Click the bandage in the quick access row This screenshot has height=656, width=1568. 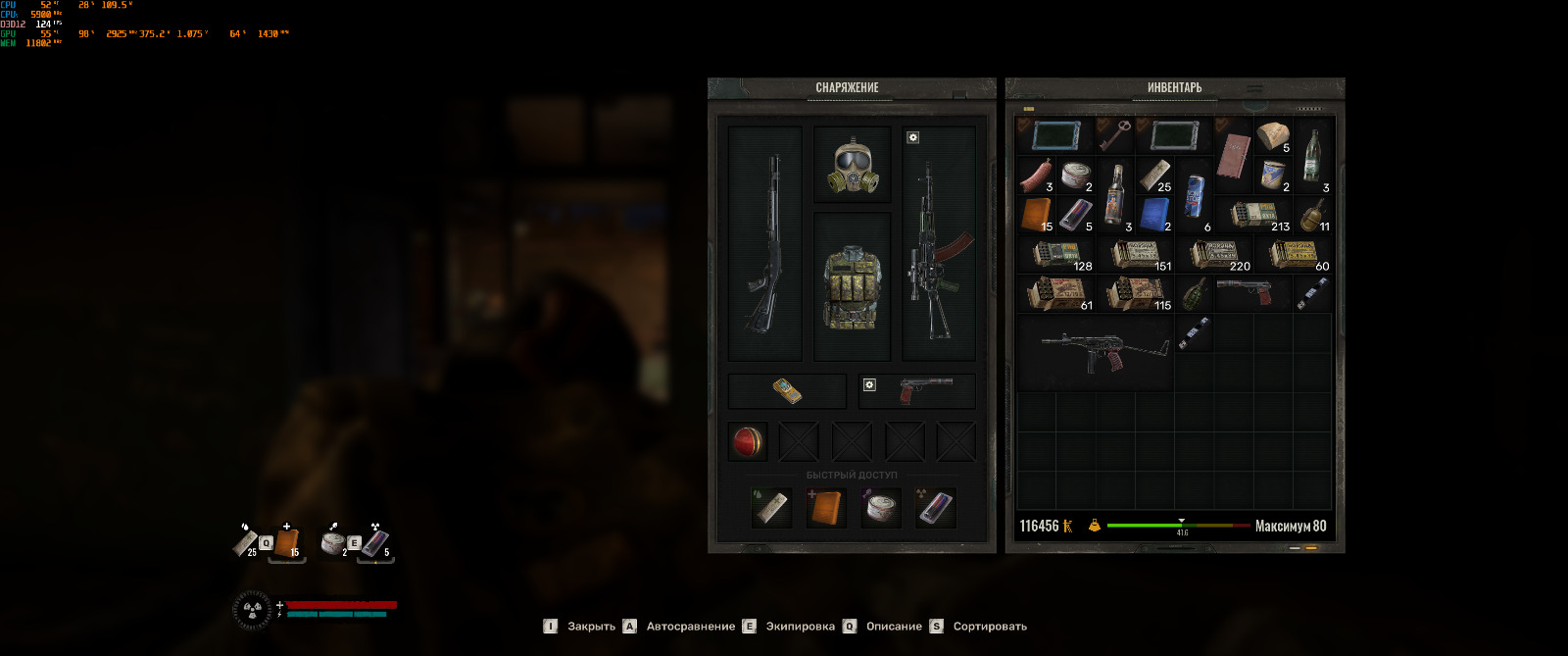(x=770, y=508)
